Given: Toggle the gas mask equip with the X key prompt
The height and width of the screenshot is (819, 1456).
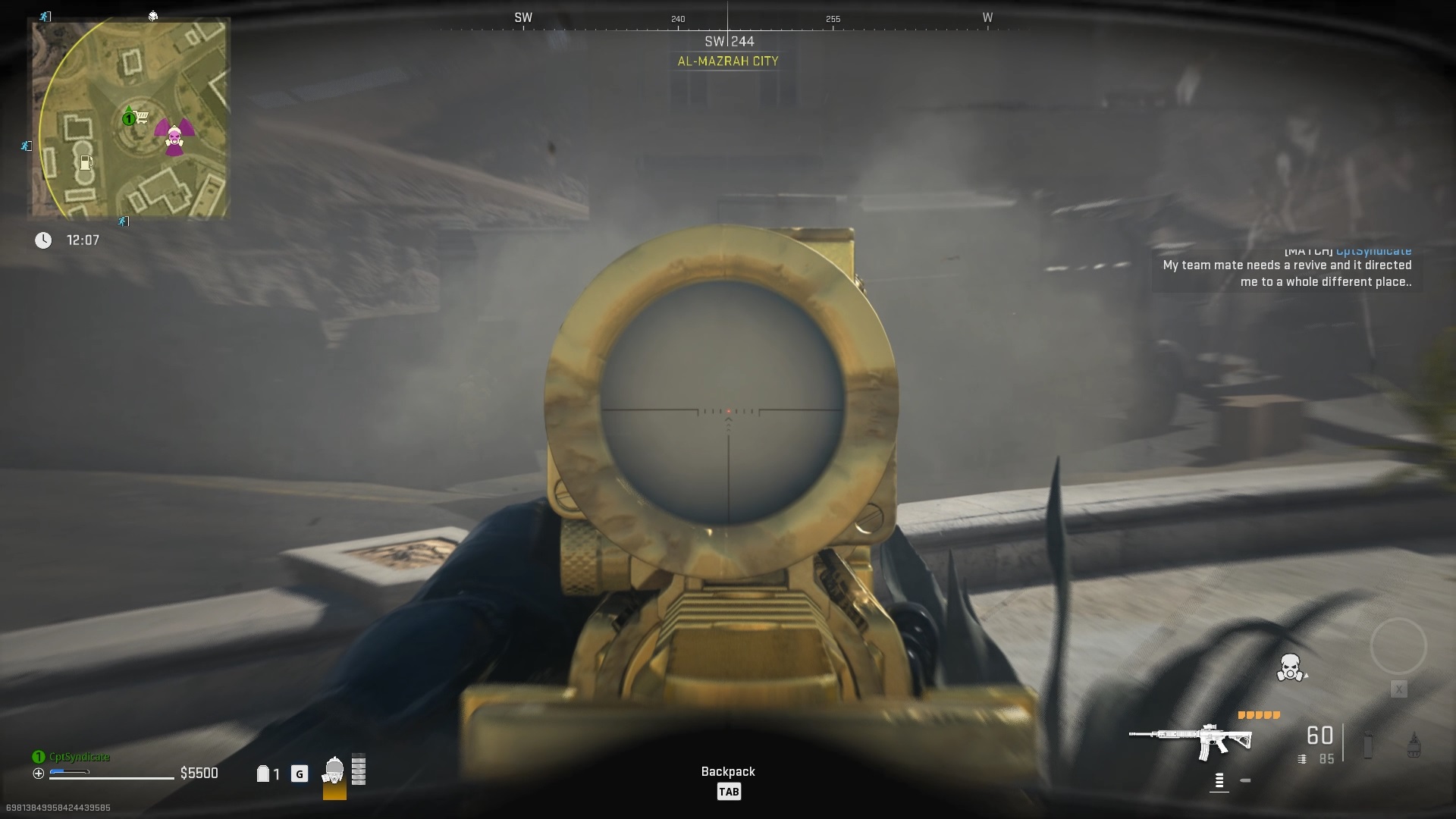Looking at the screenshot, I should (x=1399, y=689).
